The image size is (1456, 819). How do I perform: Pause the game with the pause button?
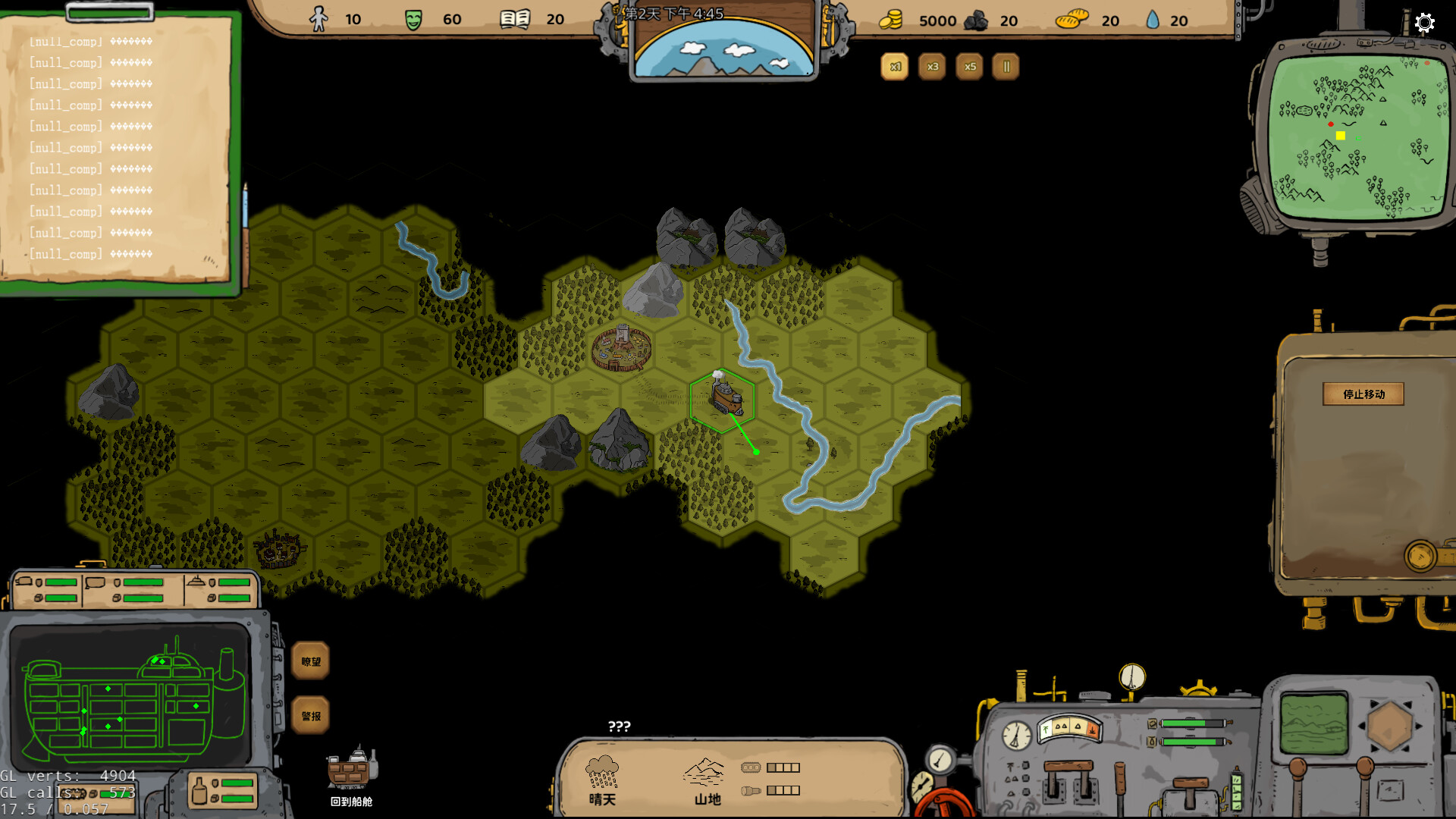click(x=1006, y=67)
